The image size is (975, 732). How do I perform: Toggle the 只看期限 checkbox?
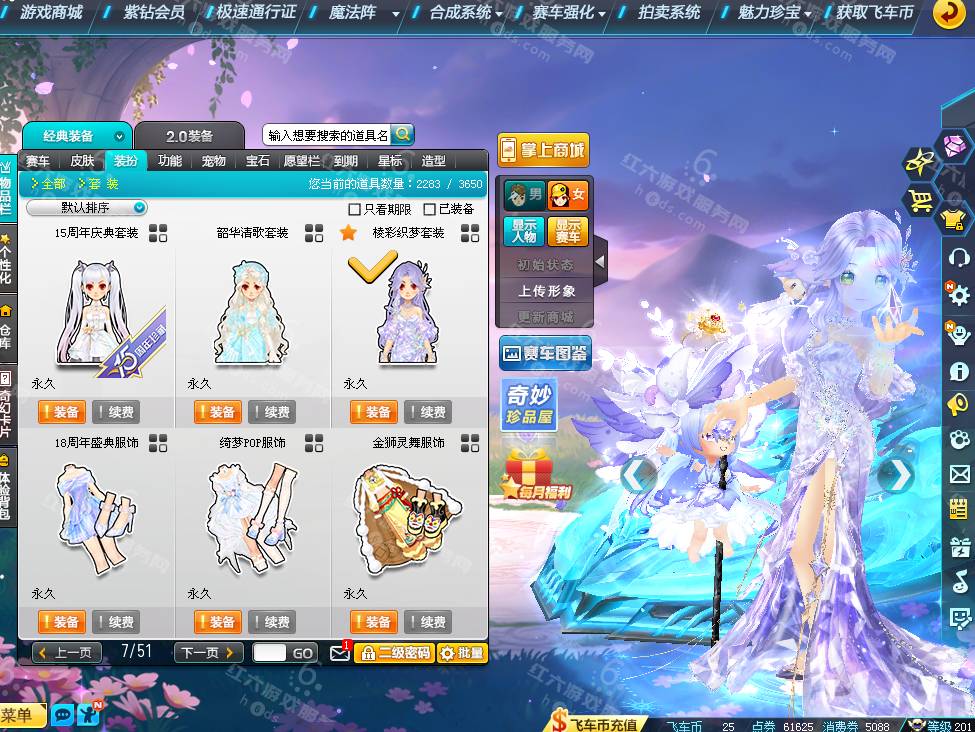pos(354,209)
